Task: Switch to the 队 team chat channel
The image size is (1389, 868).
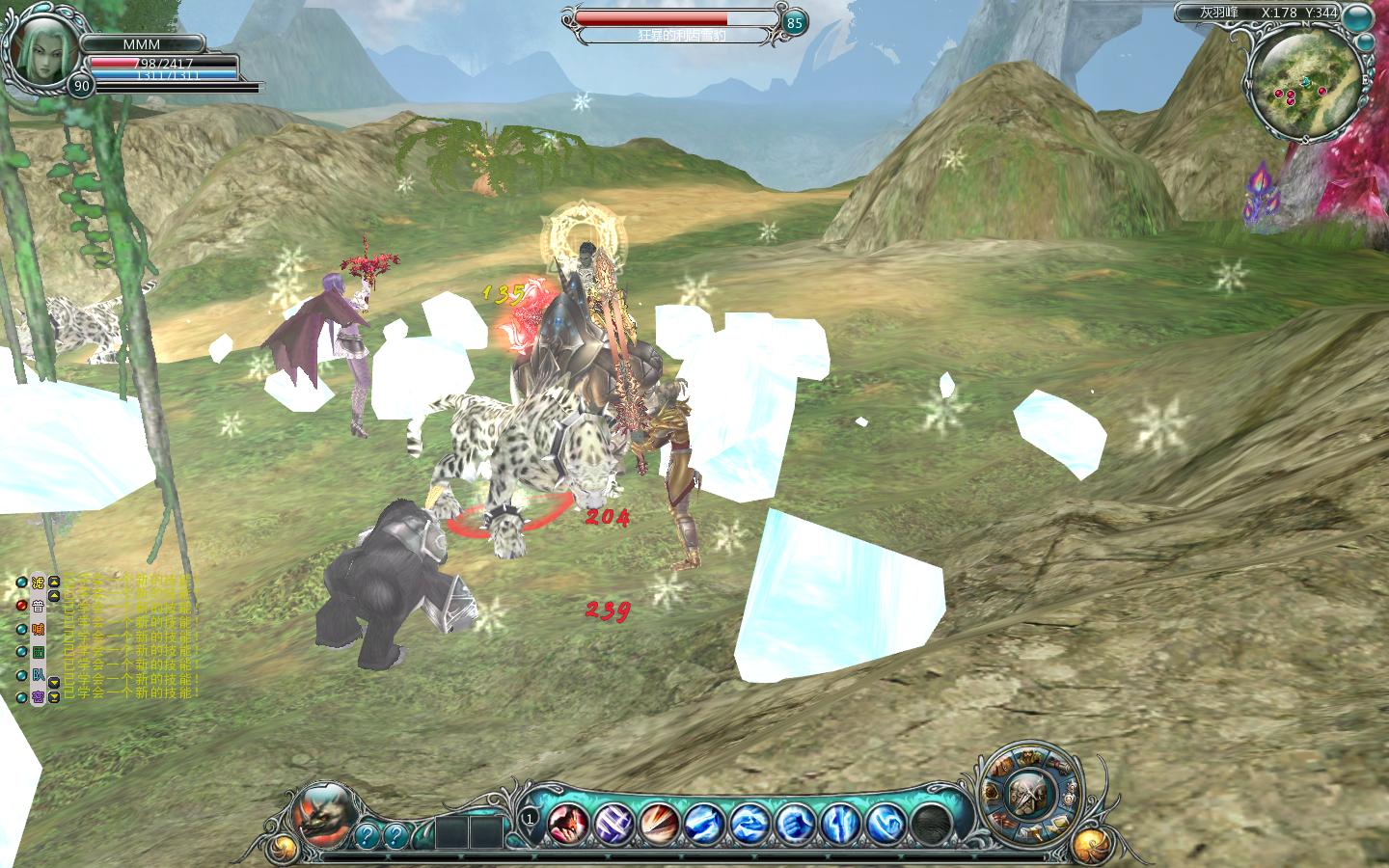Action: [x=38, y=675]
